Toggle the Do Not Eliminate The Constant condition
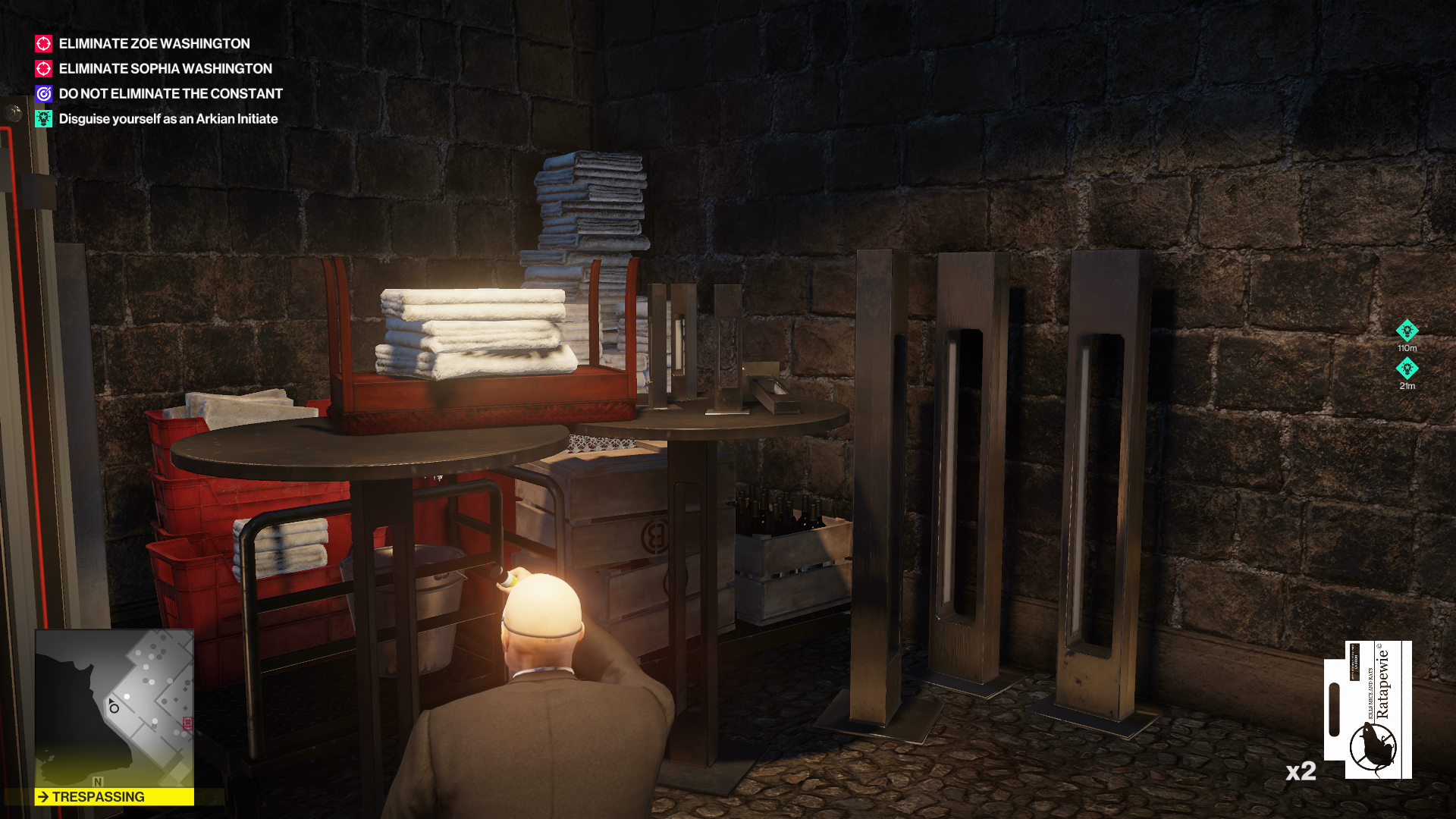This screenshot has width=1456, height=819. point(170,93)
